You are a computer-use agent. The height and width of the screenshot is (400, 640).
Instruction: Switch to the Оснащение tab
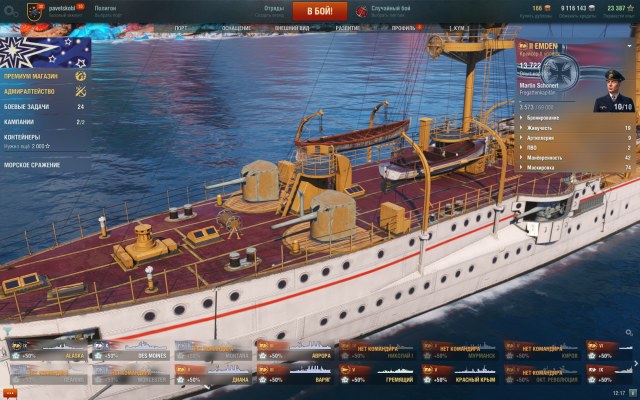236,29
